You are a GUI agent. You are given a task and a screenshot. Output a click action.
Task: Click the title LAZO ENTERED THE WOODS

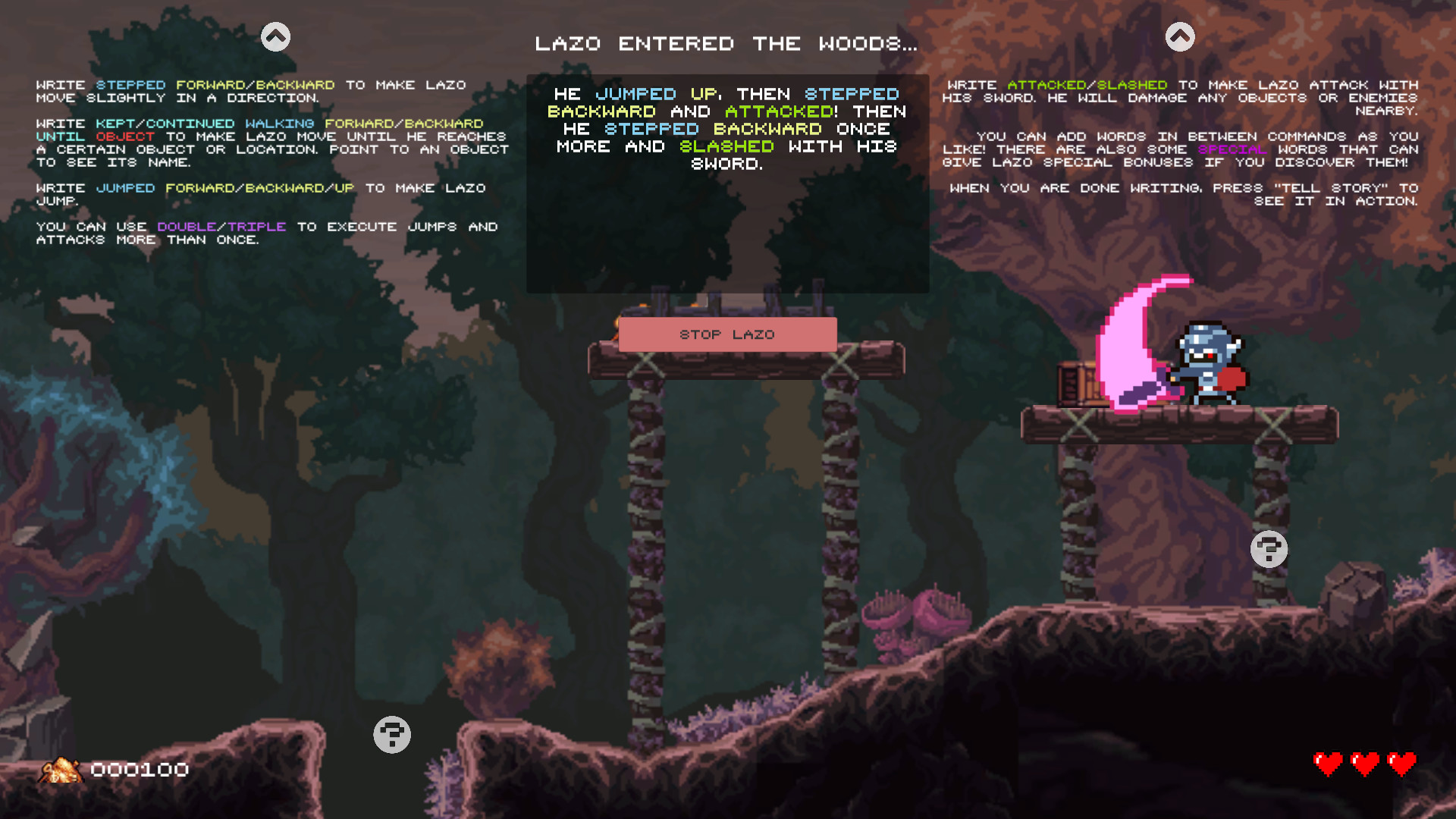click(726, 43)
